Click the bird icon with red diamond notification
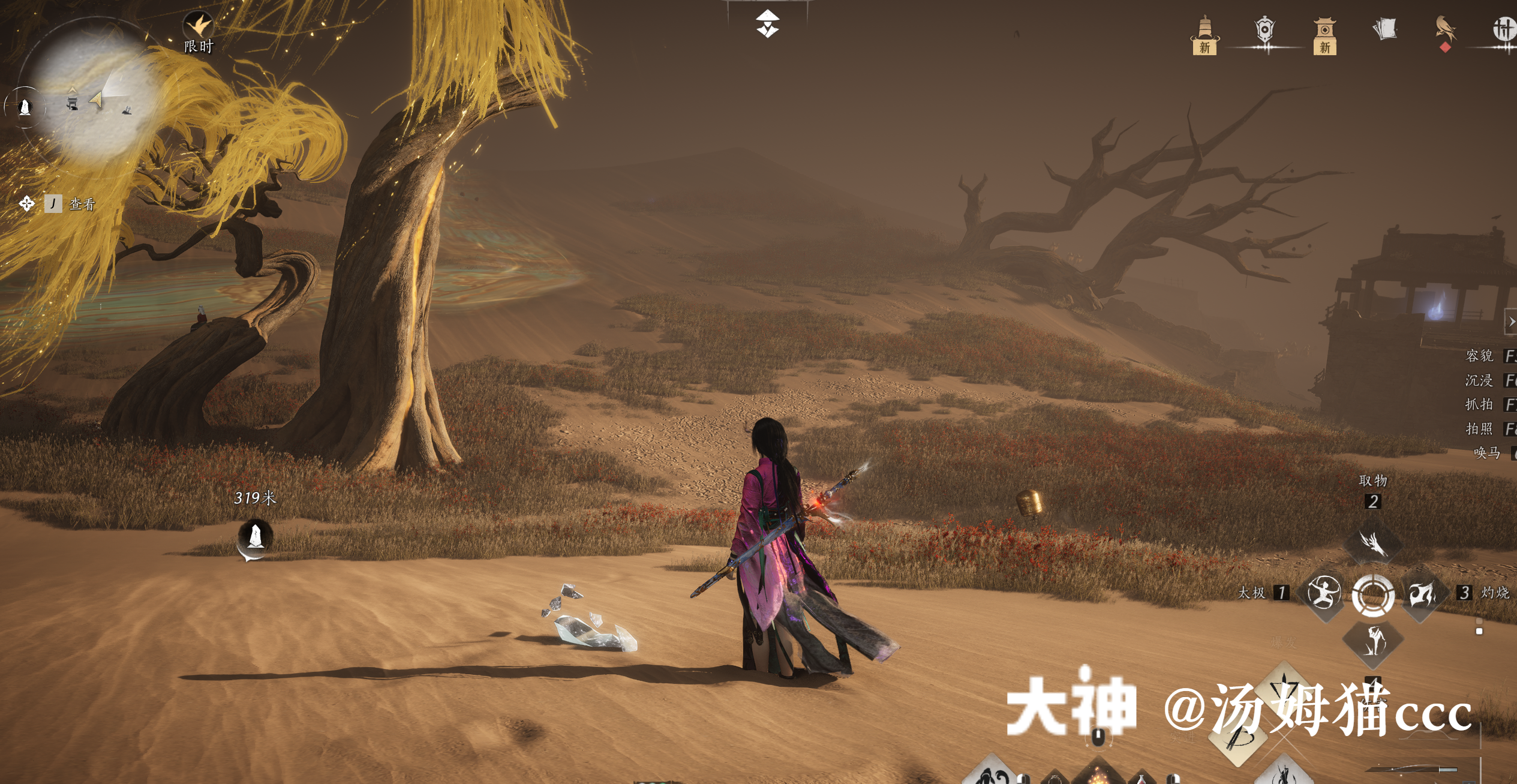1517x784 pixels. coord(1446,28)
